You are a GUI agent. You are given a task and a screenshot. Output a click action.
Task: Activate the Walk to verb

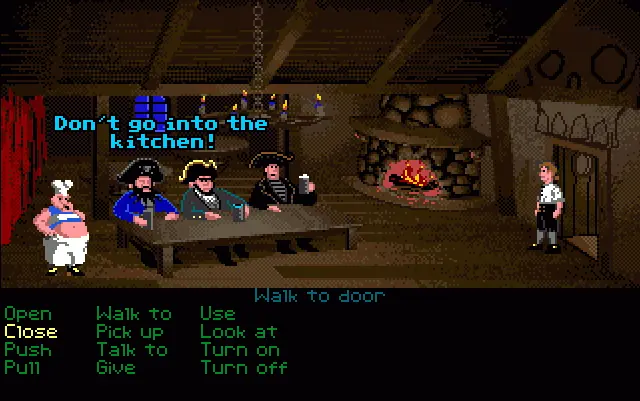click(x=134, y=314)
